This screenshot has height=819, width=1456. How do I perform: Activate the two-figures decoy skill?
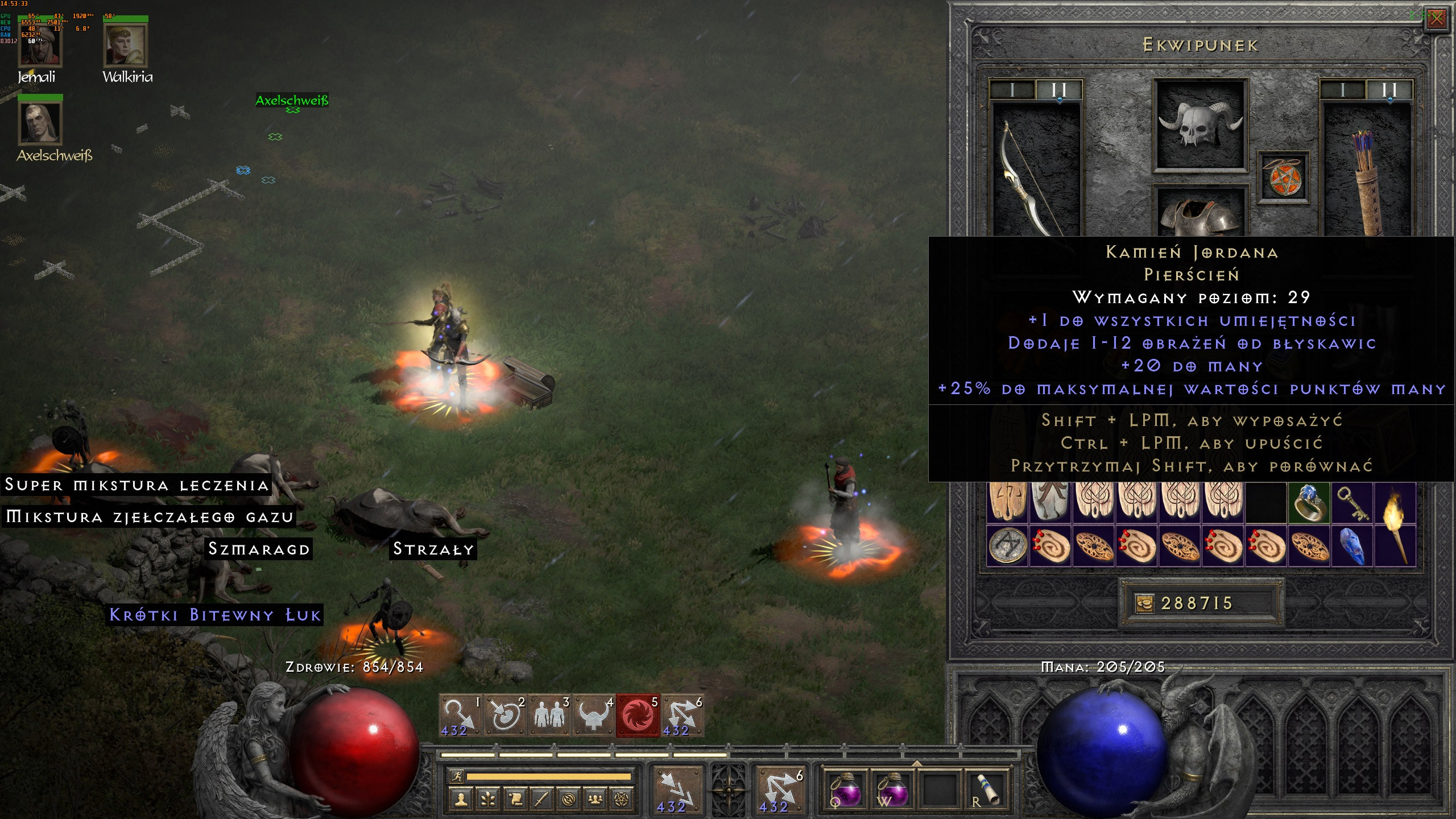pyautogui.click(x=549, y=716)
